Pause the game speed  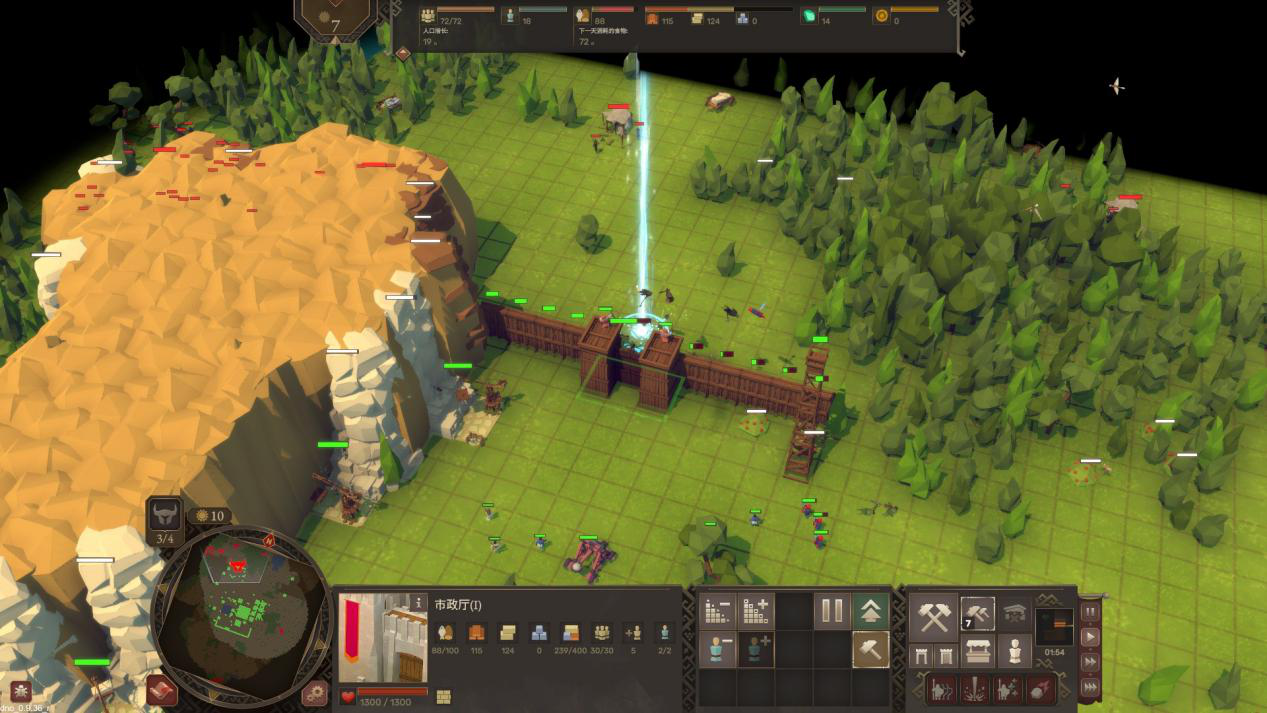pos(1090,612)
